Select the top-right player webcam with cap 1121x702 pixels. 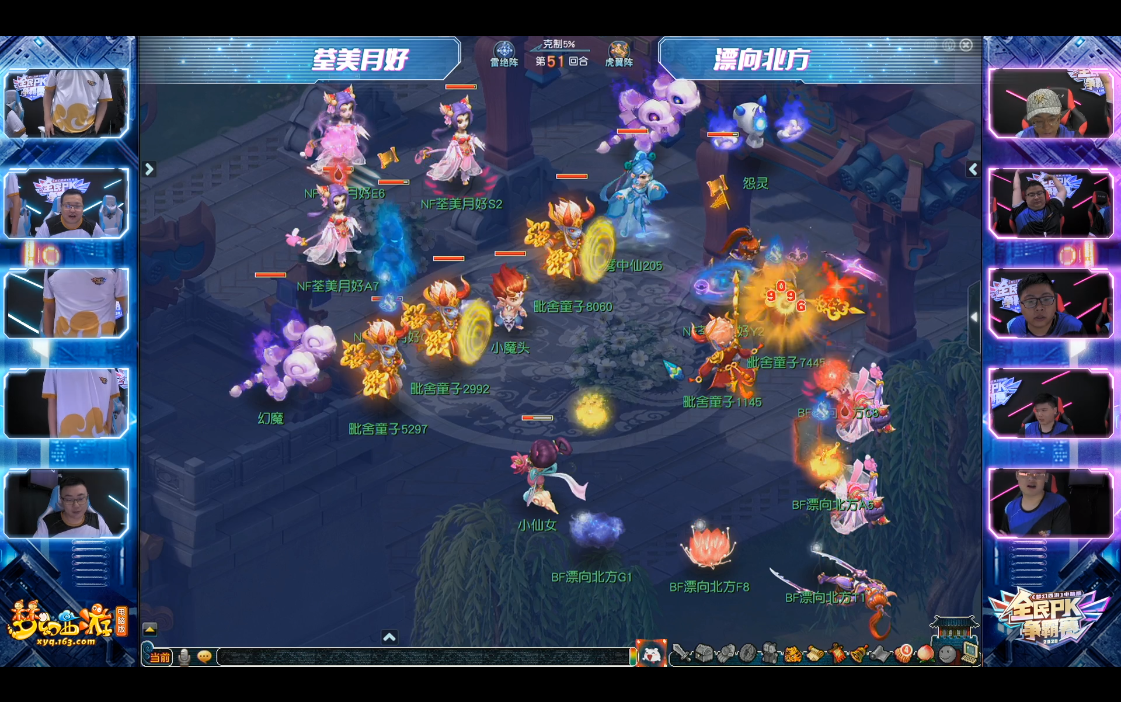click(1050, 102)
